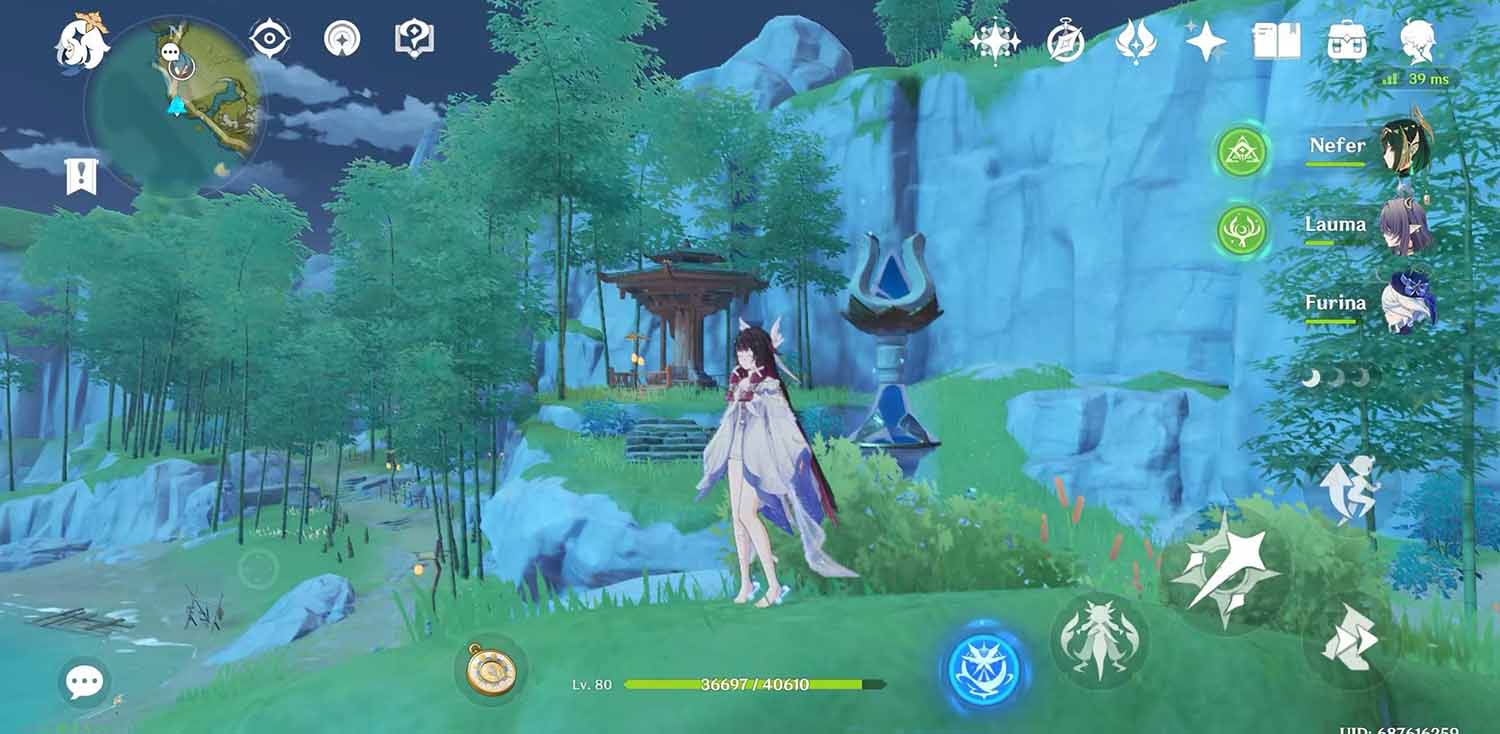This screenshot has height=734, width=1500.
Task: Open the chat speech bubble
Action: 84,683
